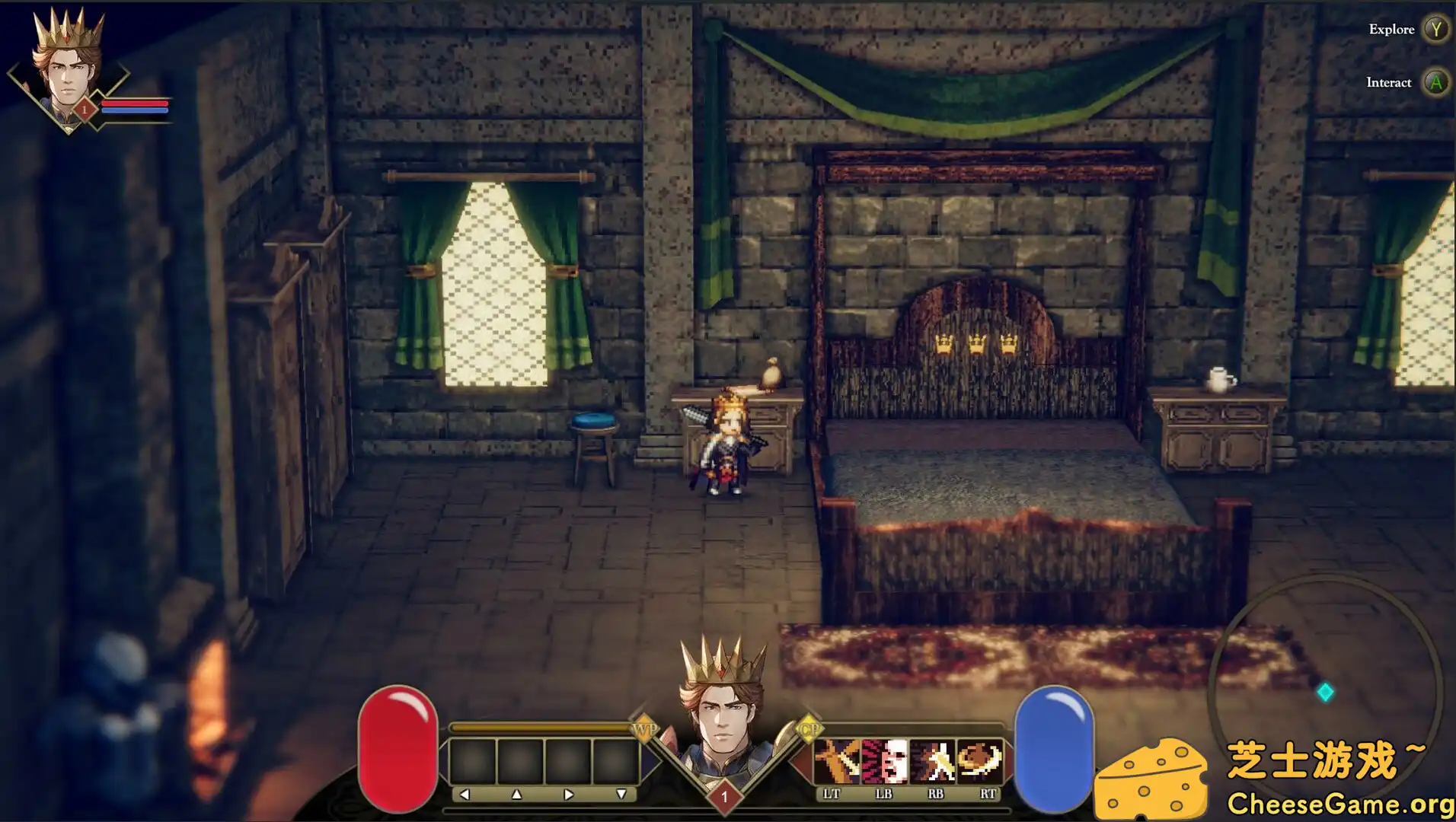Click the red health potion icon

[399, 744]
